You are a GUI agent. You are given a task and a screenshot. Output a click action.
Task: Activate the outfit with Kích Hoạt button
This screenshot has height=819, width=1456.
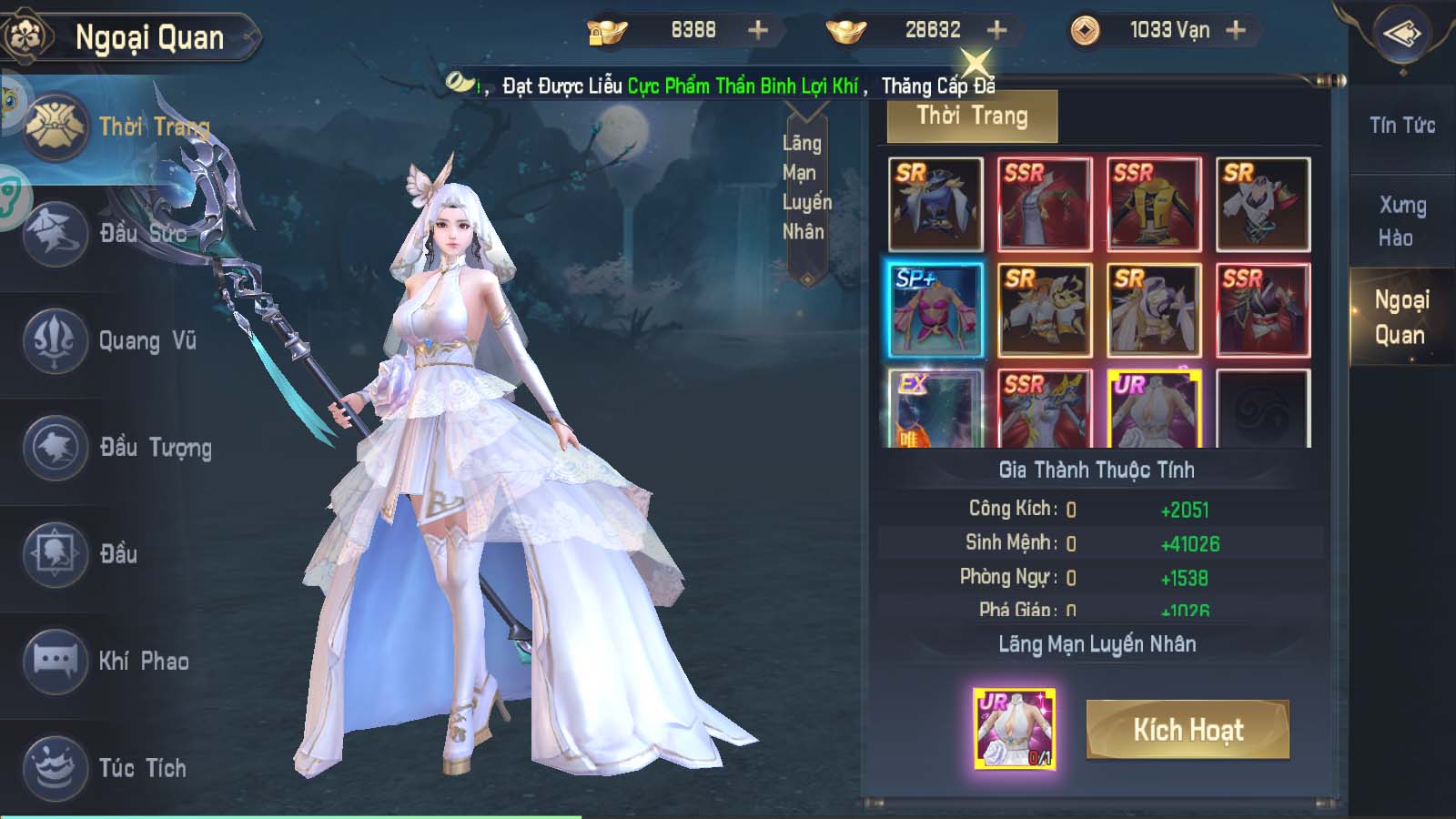[1188, 730]
